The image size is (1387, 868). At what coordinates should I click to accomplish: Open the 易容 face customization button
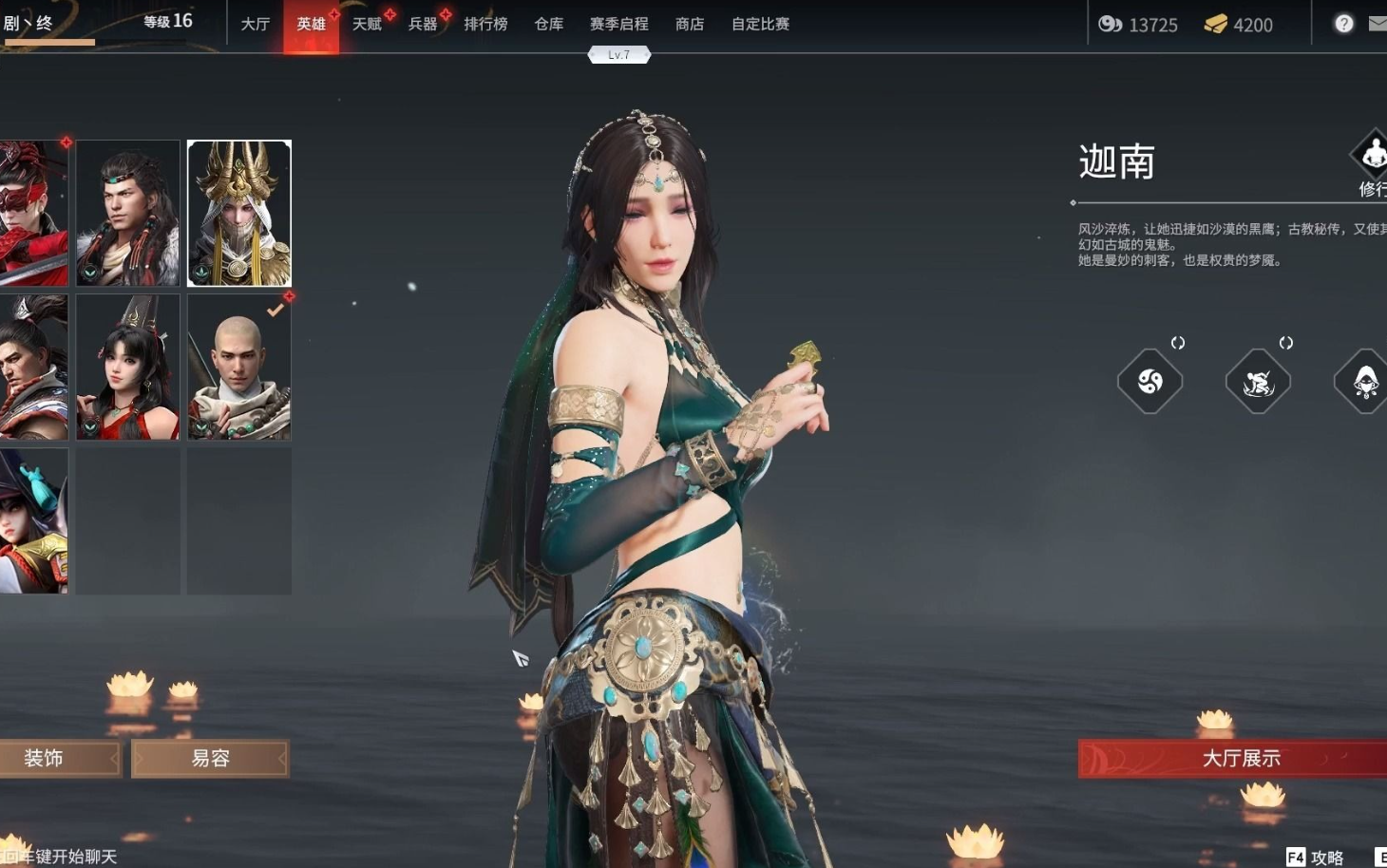coord(210,759)
